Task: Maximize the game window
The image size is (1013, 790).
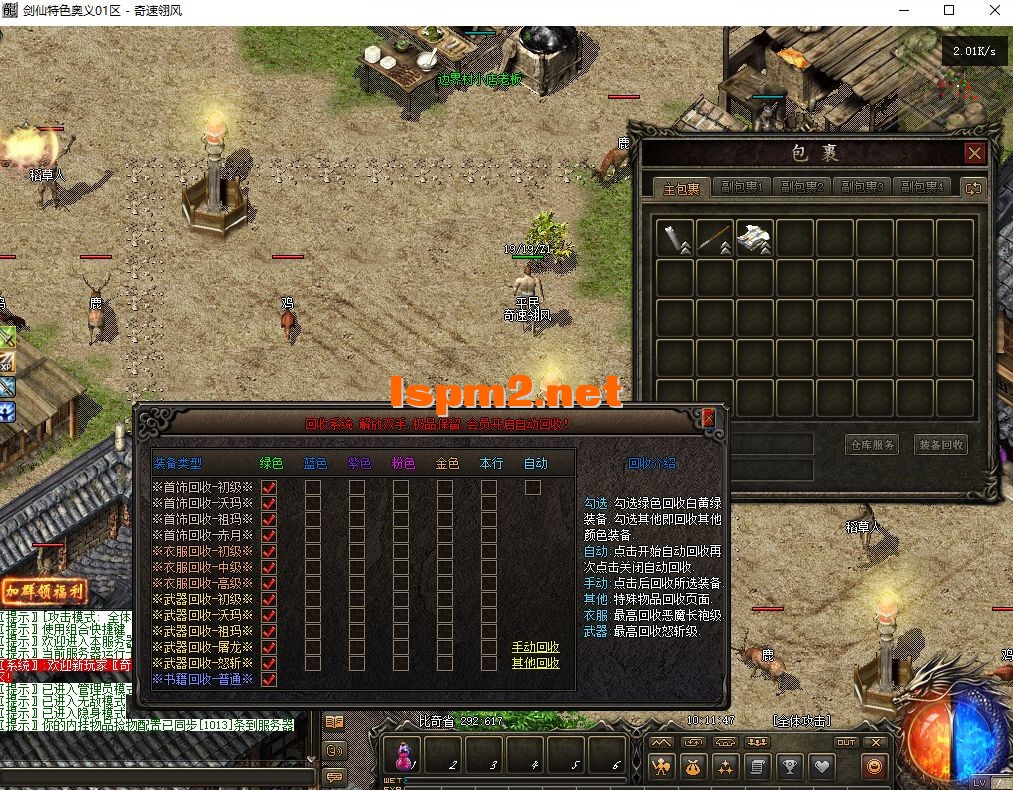Action: (x=949, y=11)
